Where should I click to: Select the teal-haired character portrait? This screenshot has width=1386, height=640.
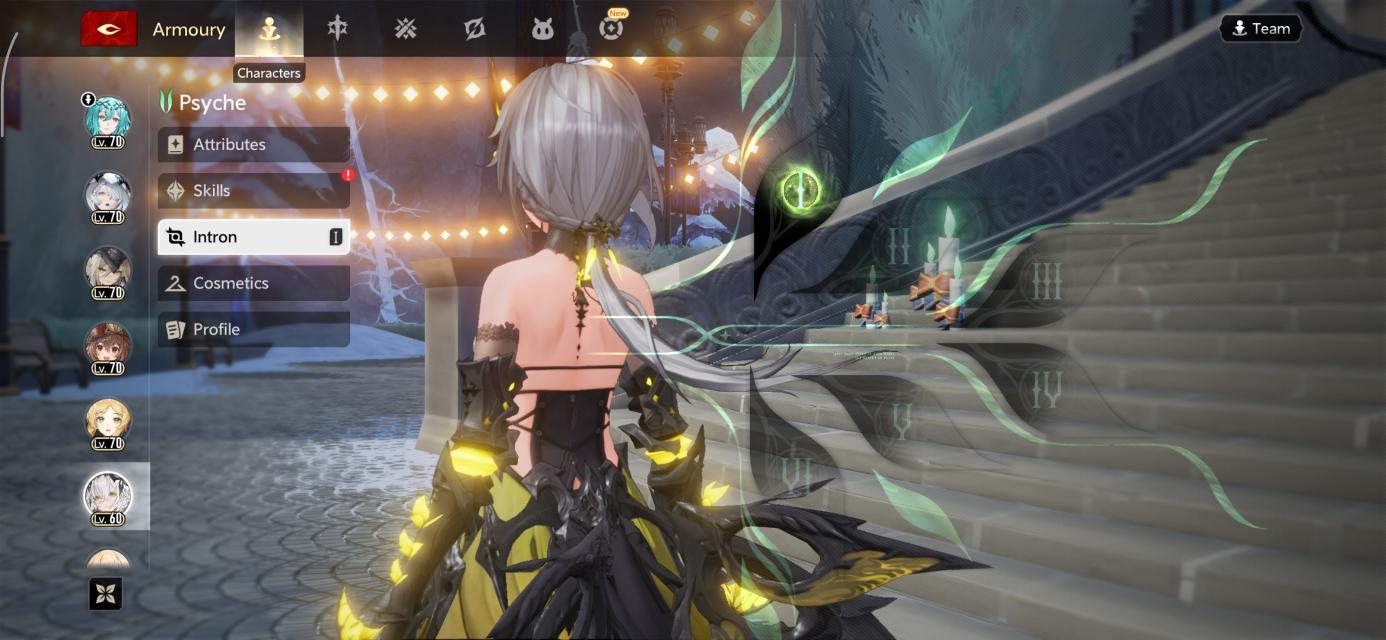pos(107,120)
